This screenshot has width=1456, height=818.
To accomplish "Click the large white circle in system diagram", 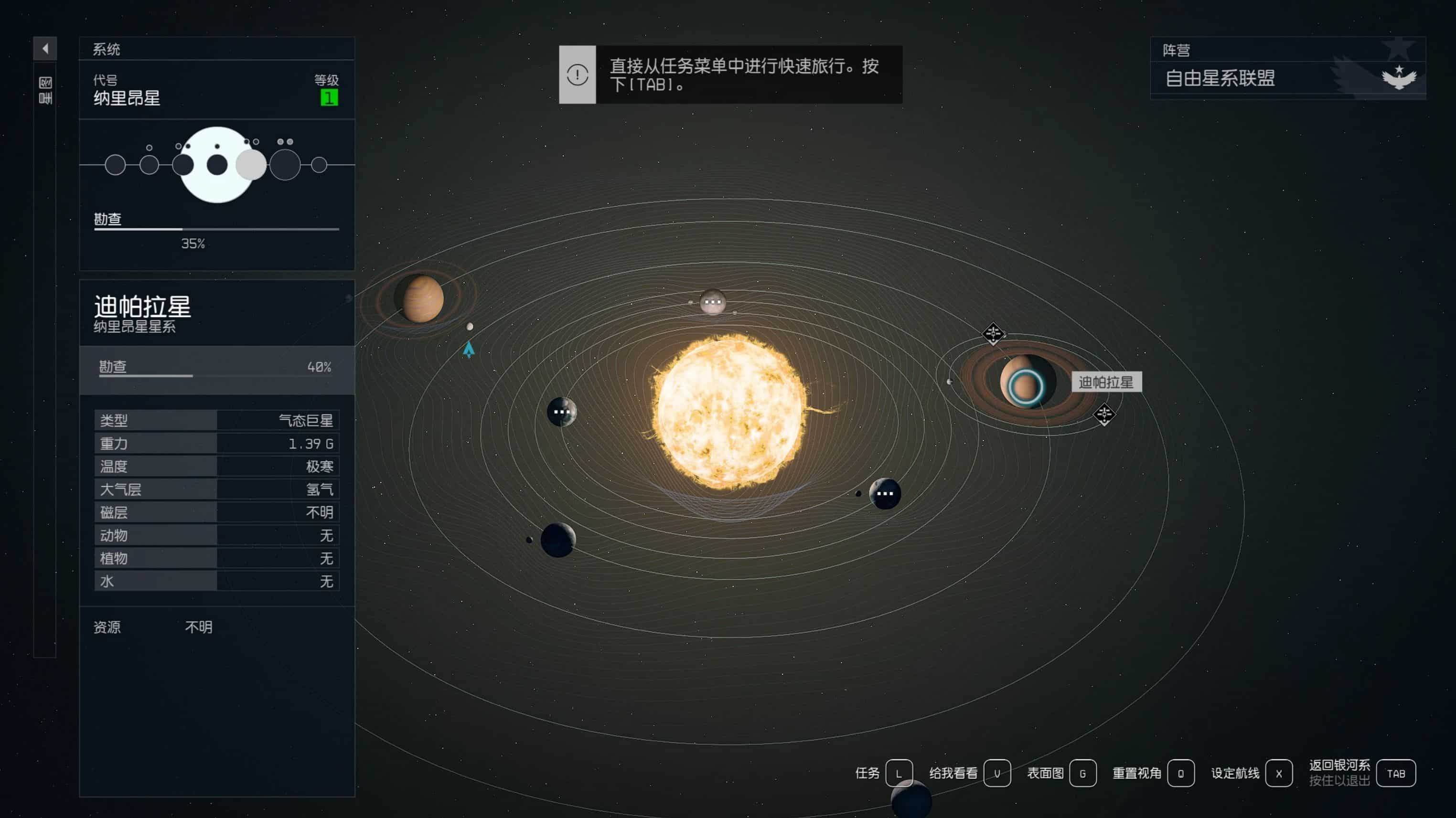I will (x=216, y=164).
